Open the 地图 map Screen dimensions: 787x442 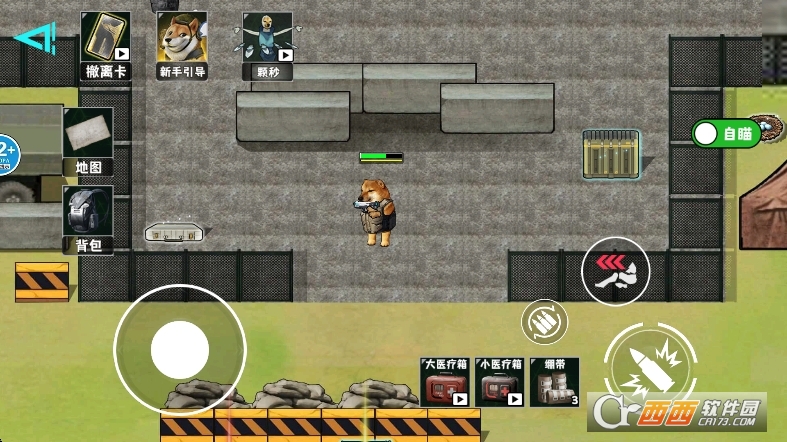pos(88,141)
